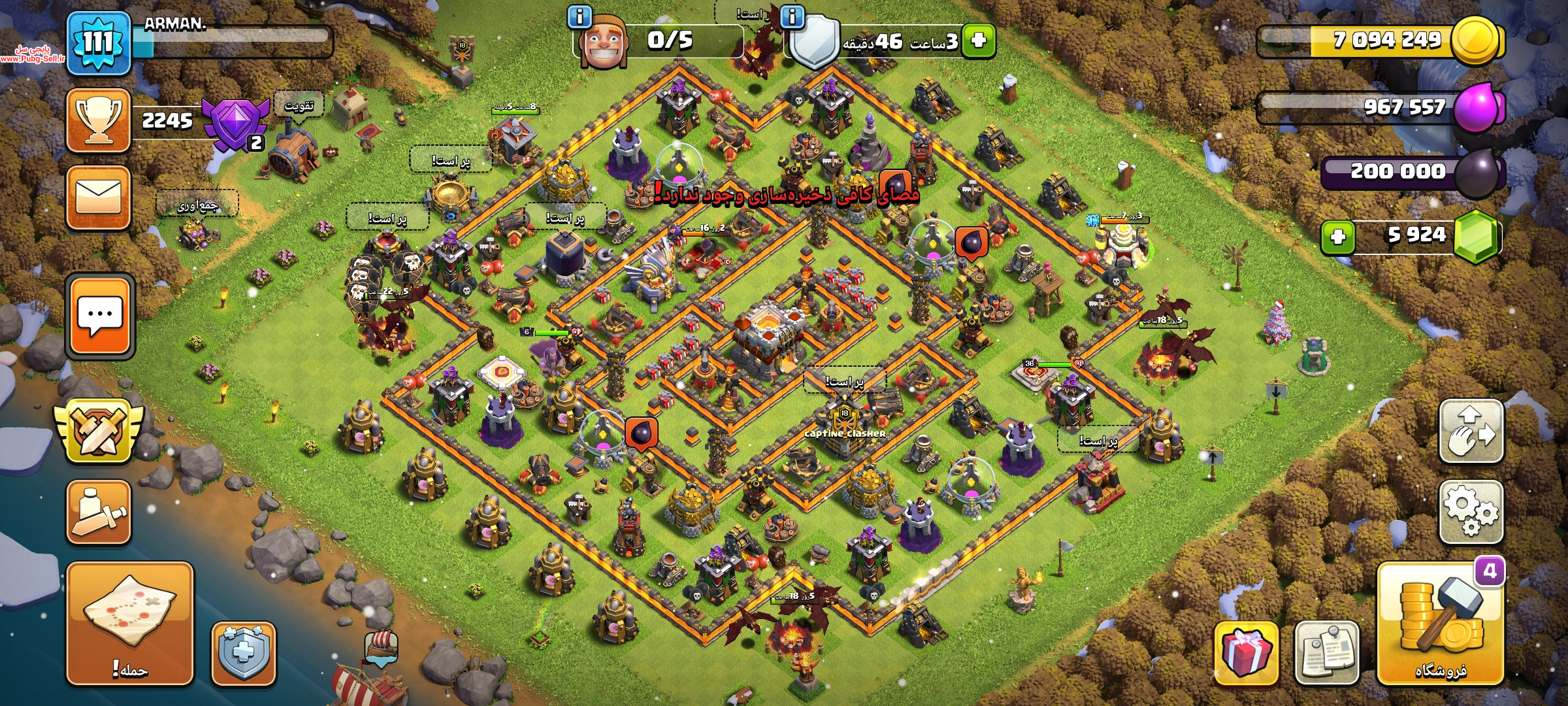Image resolution: width=1568 pixels, height=706 pixels.
Task: Open the blue shield personal defense button
Action: pos(244,653)
